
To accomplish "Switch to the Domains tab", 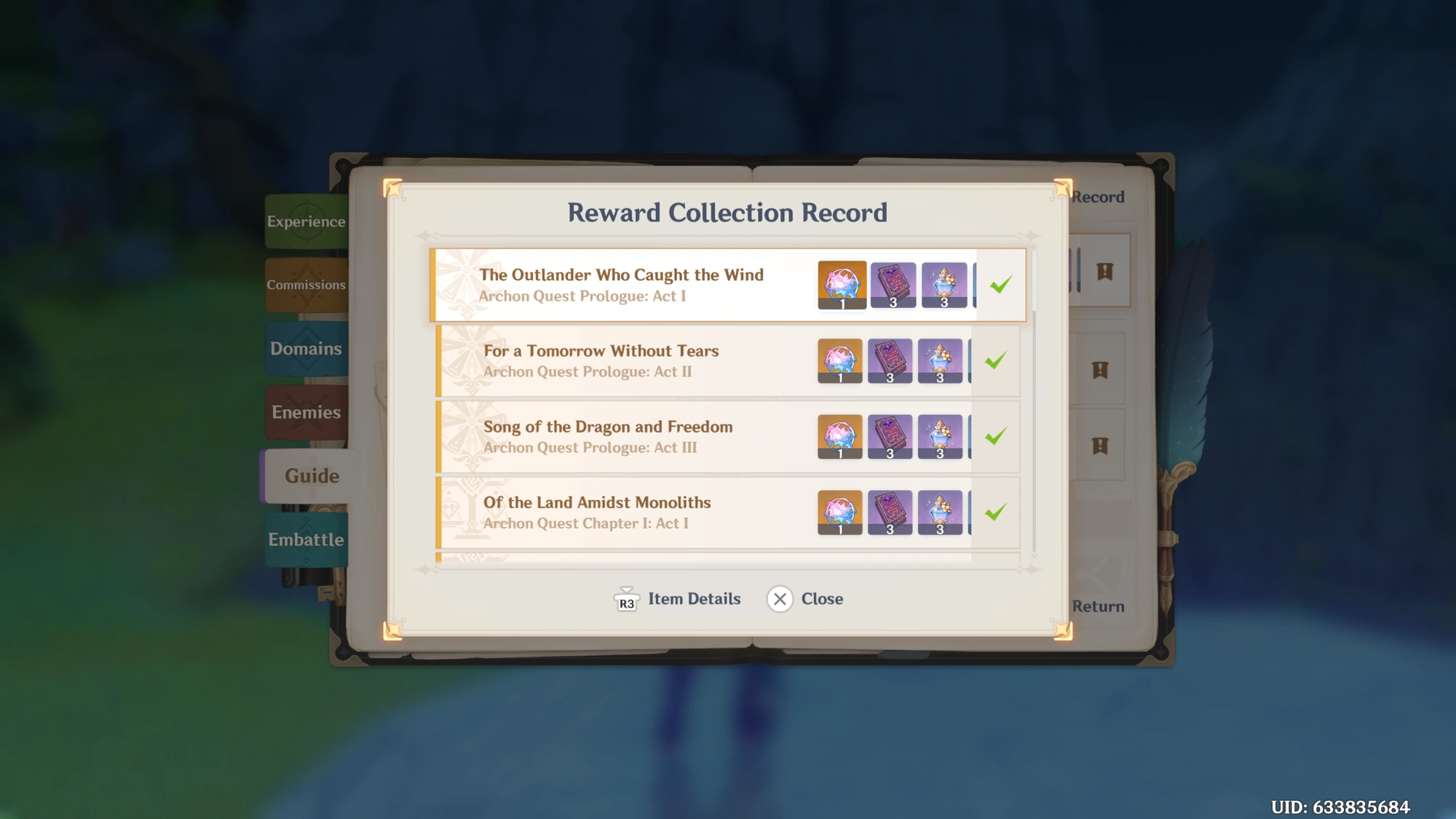I will [306, 349].
